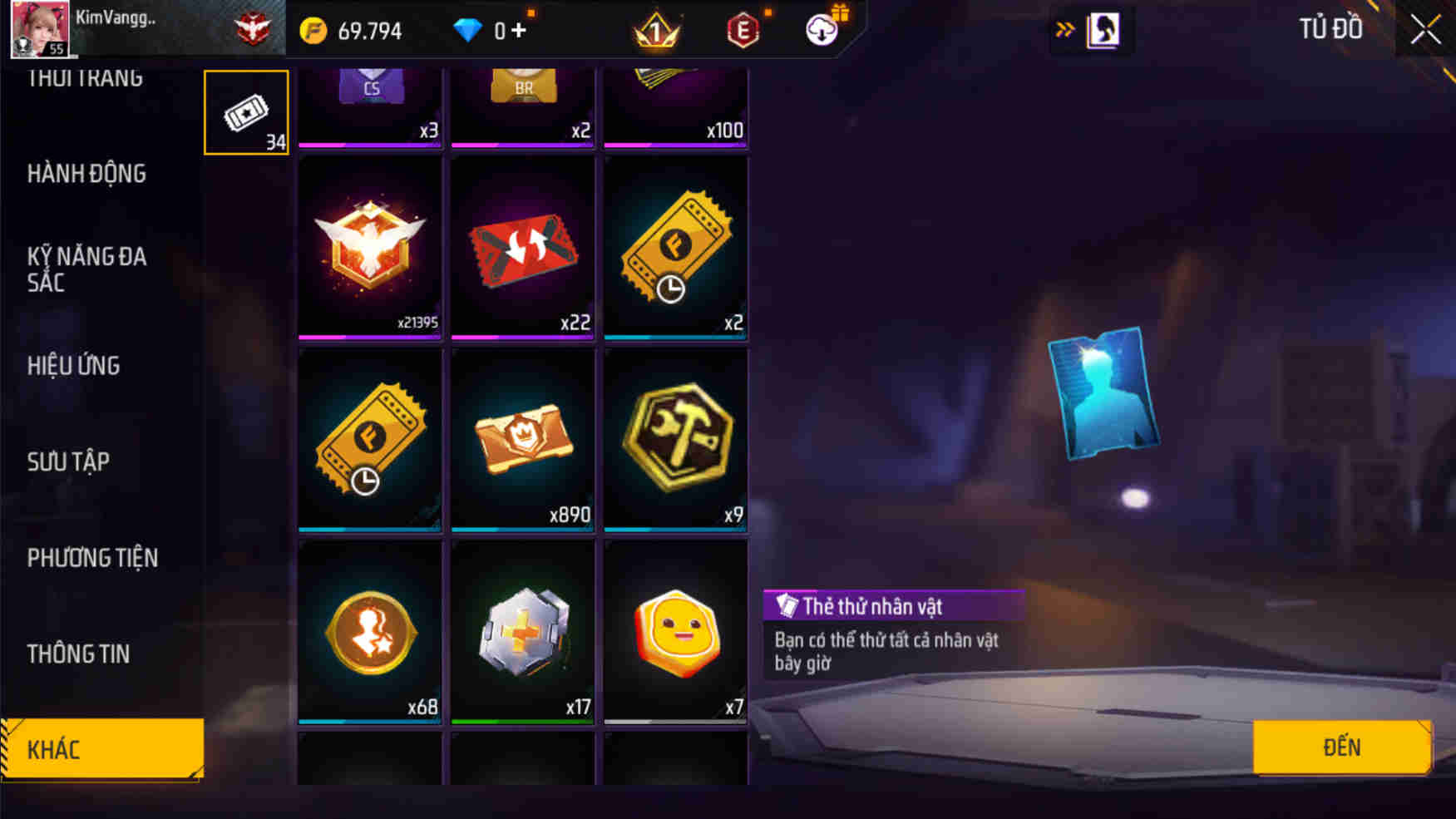
Task: Expand the KHÁC category in the sidebar
Action: coord(91,749)
